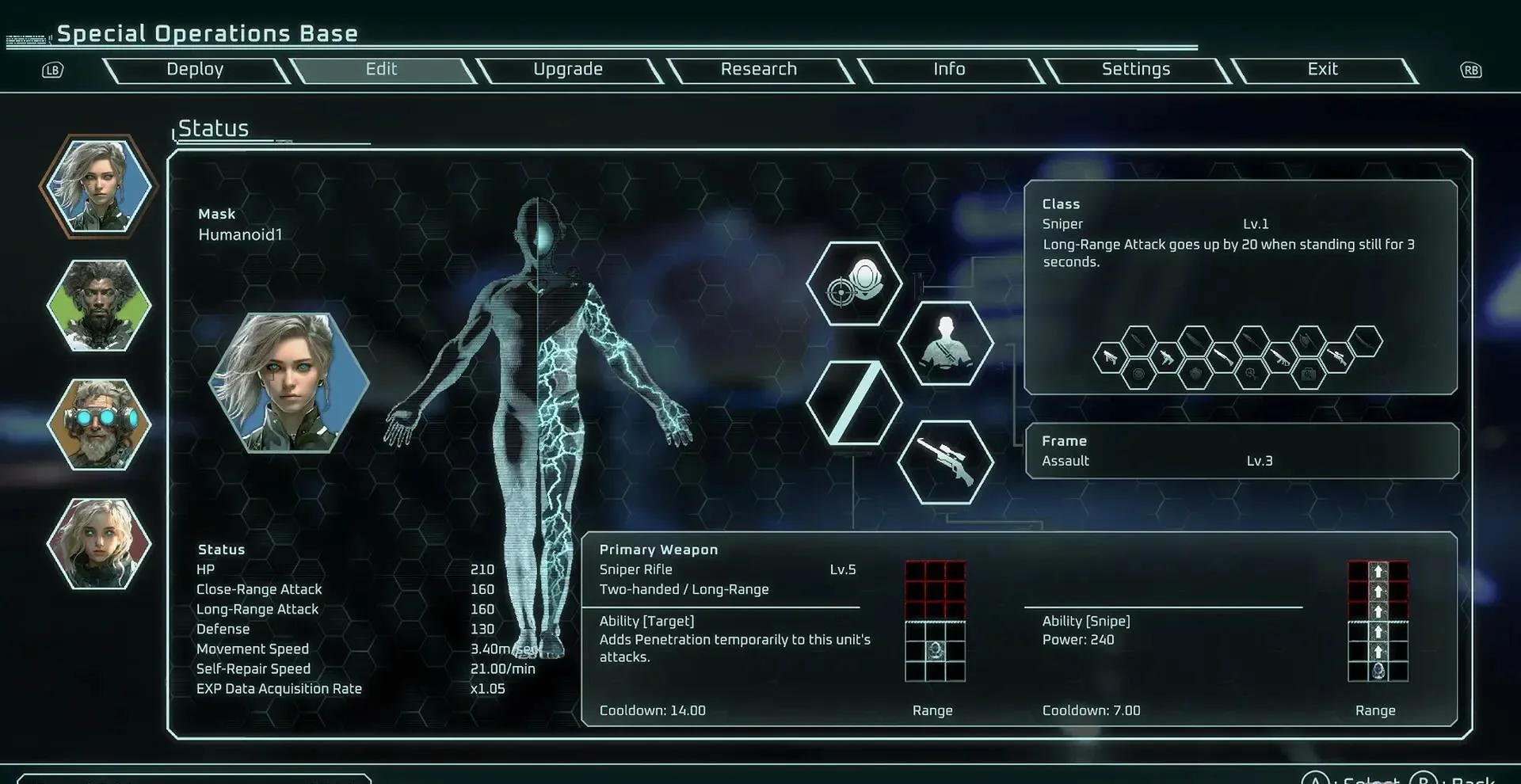Screen dimensions: 1521x784
Task: Select the SMG icon in the Class panel
Action: tap(1167, 357)
